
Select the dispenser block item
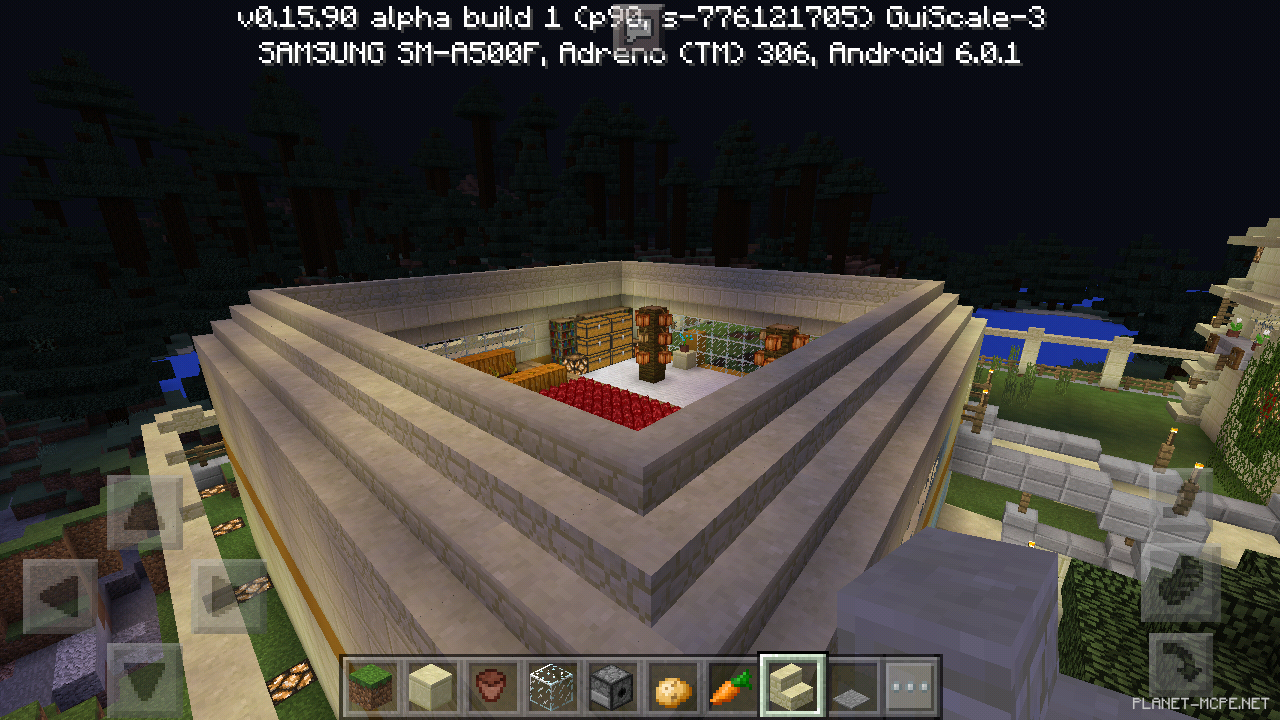pyautogui.click(x=609, y=687)
